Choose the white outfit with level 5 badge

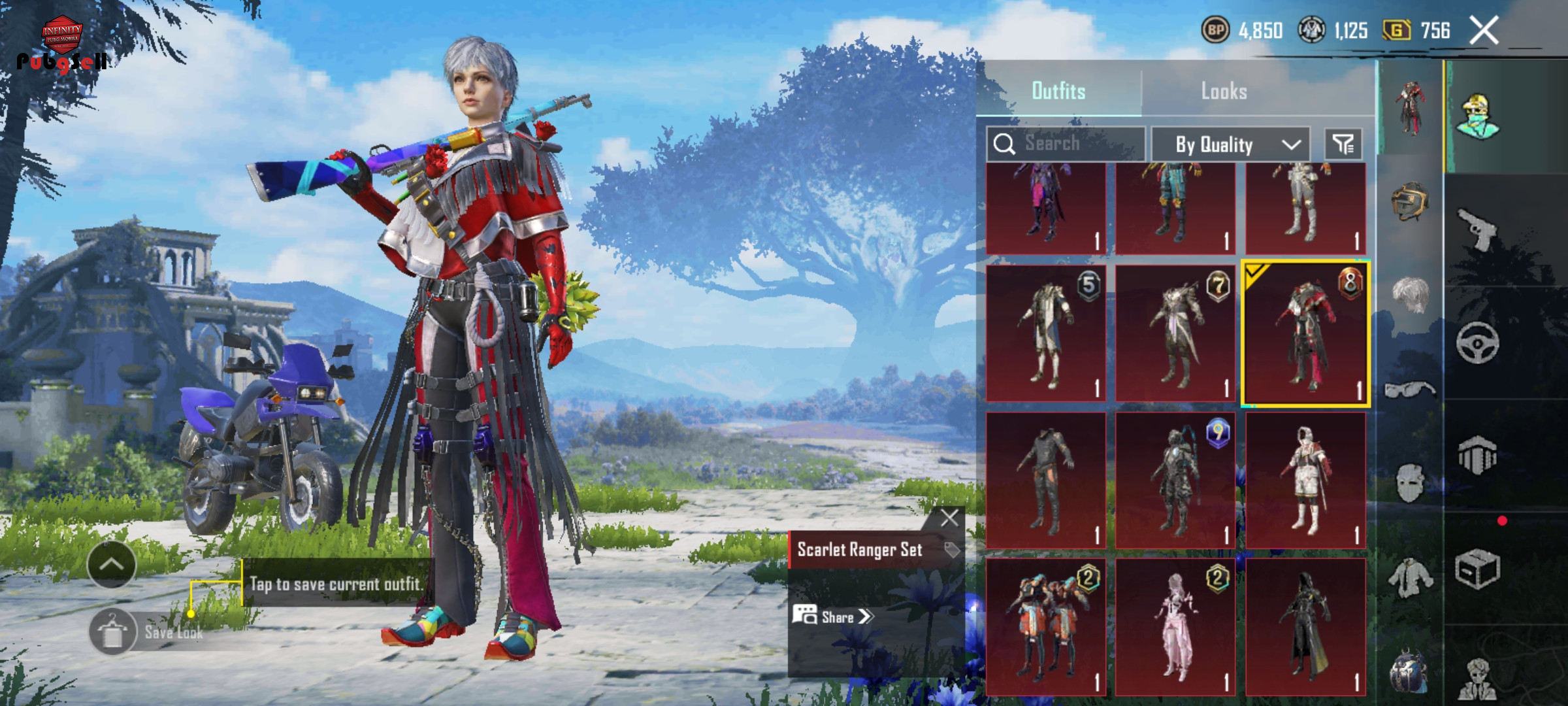coord(1045,333)
